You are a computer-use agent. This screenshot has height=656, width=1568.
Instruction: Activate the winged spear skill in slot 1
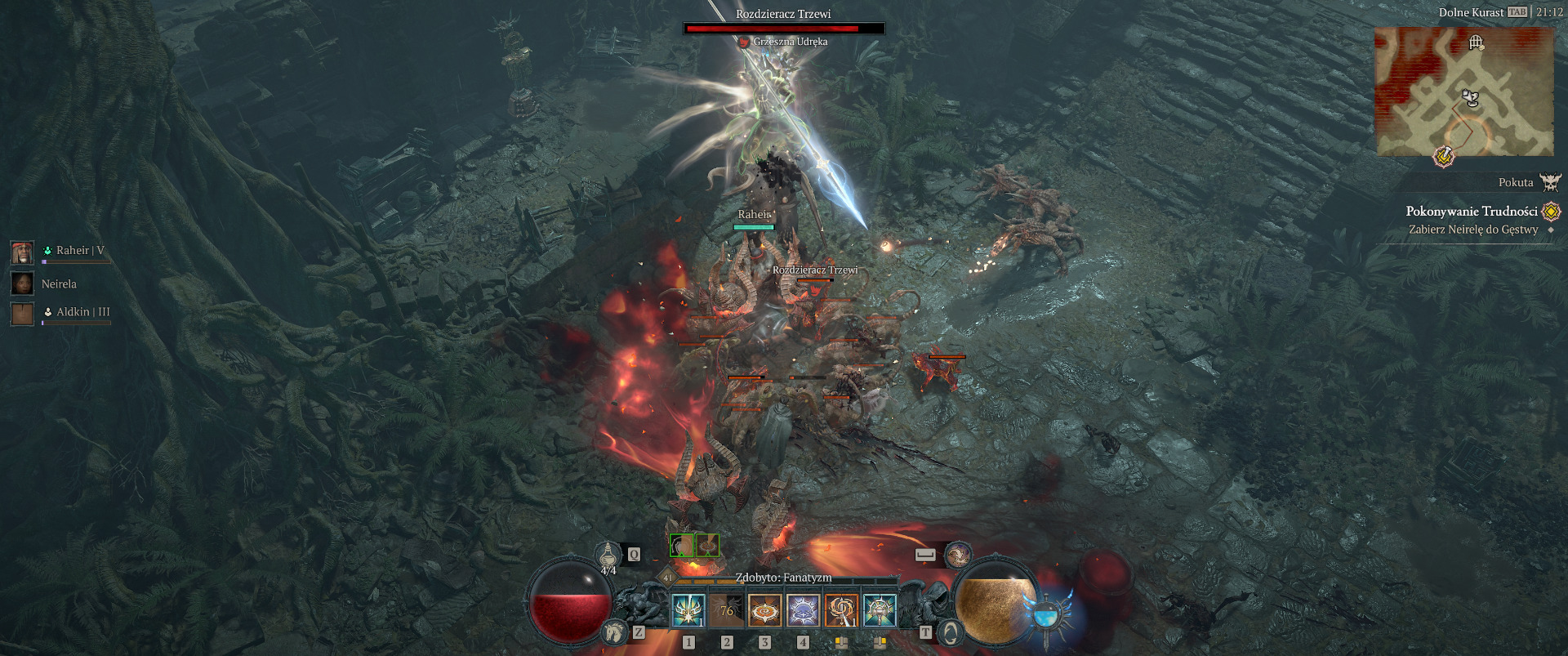[688, 610]
